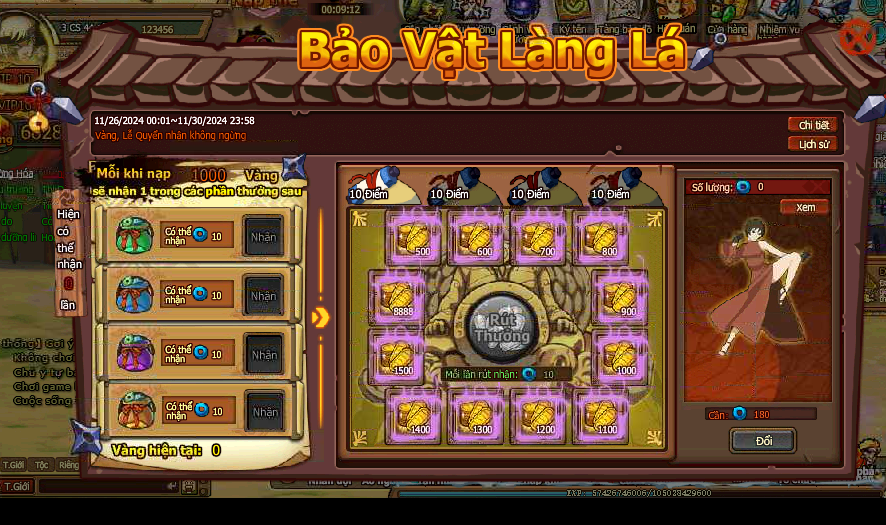Pick the 1400 gold reward tile
This screenshot has width=886, height=525.
pyautogui.click(x=415, y=414)
